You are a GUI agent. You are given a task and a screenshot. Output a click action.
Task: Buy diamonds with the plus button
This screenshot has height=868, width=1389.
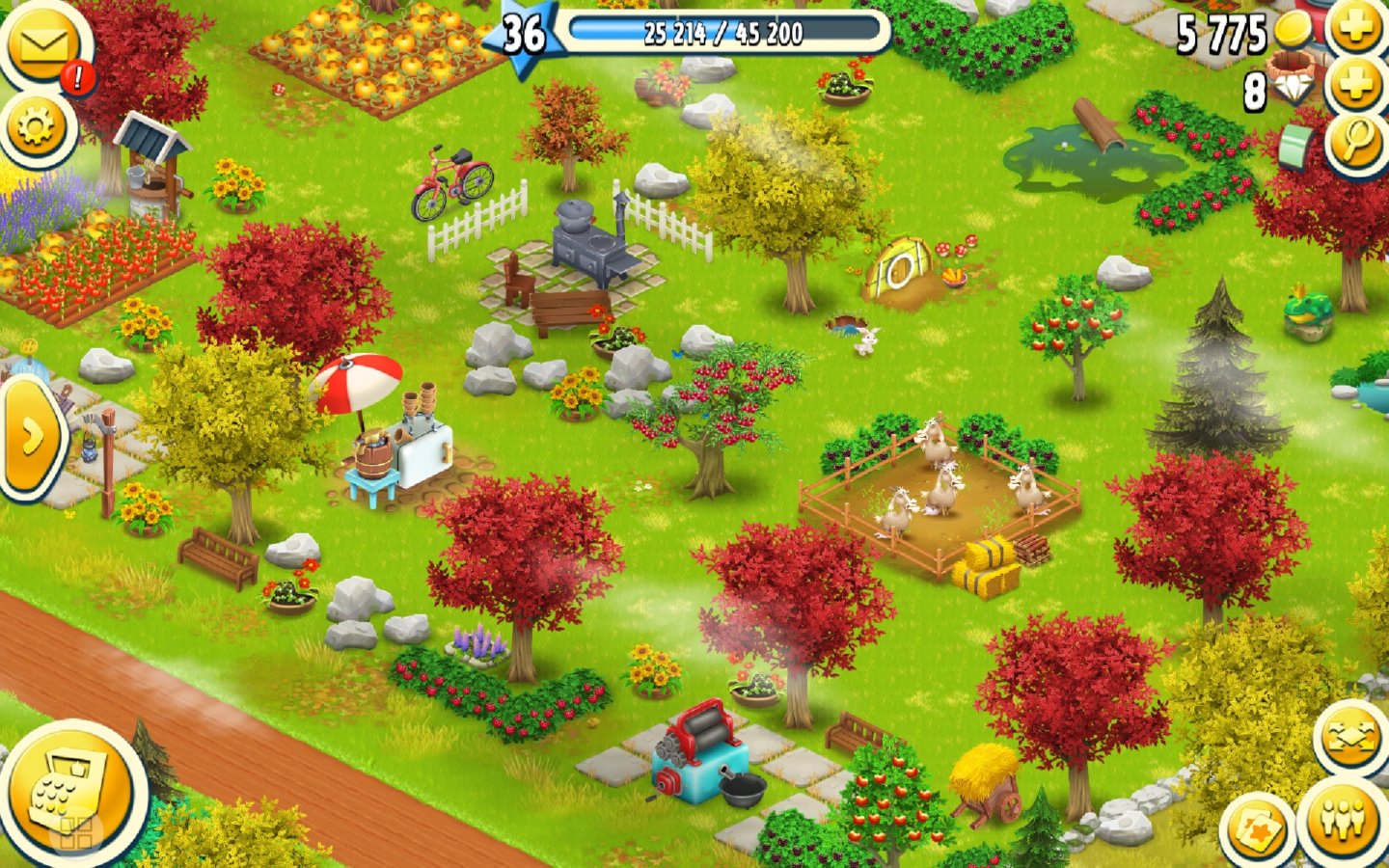pos(1355,87)
